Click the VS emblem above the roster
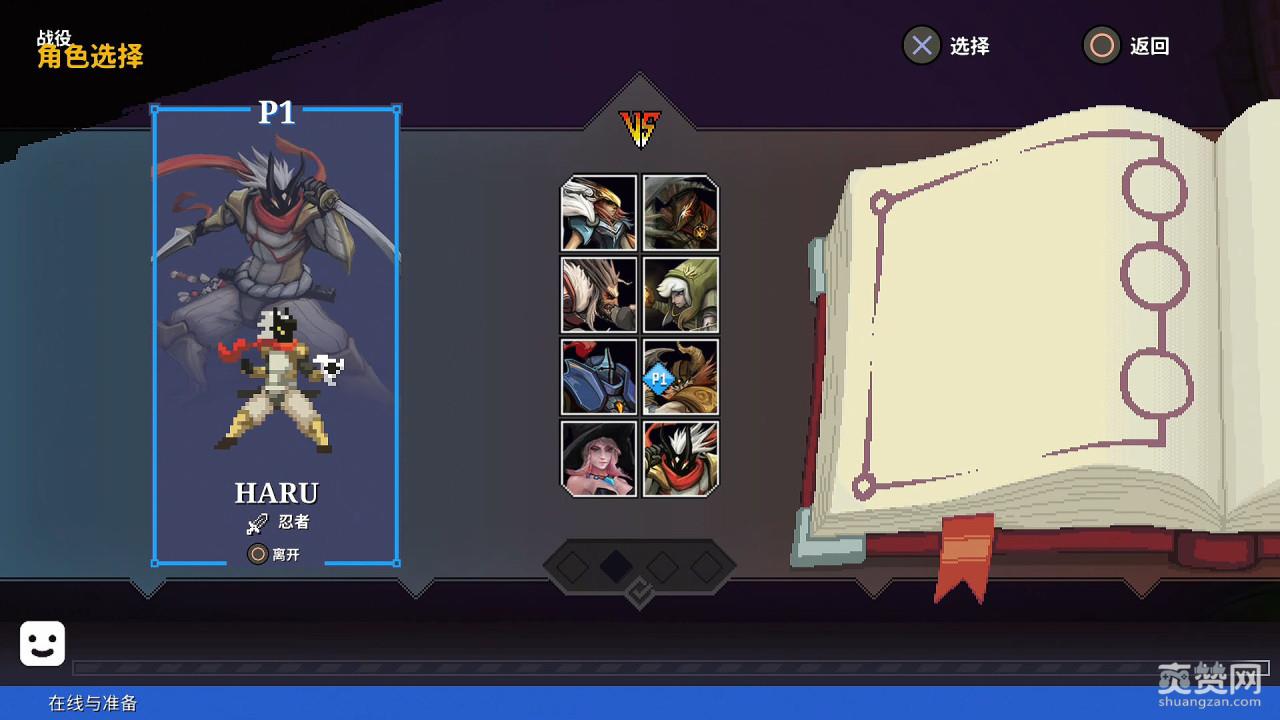This screenshot has width=1280, height=720. coord(641,127)
